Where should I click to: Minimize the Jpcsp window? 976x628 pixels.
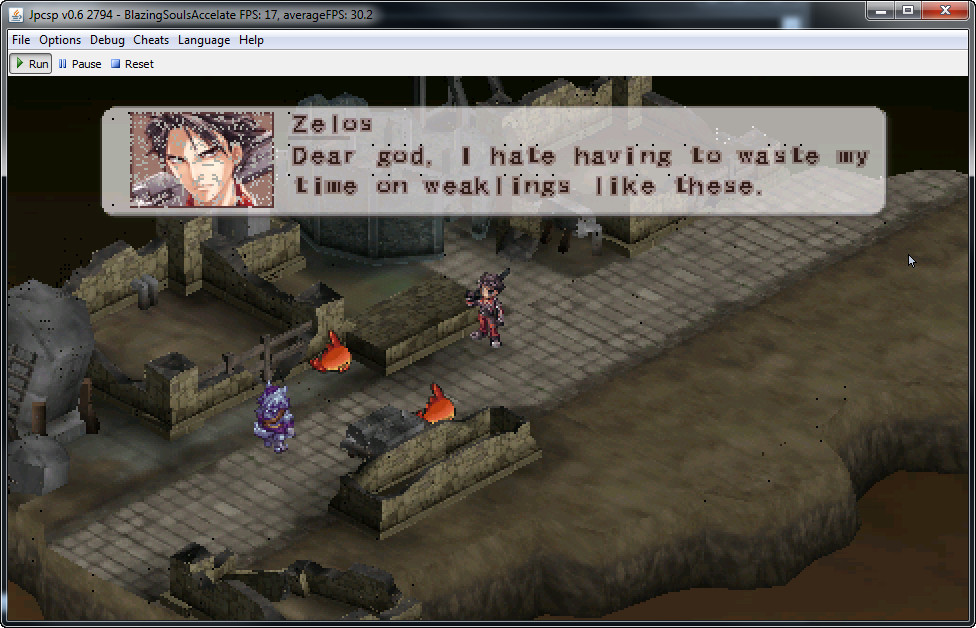(x=880, y=10)
